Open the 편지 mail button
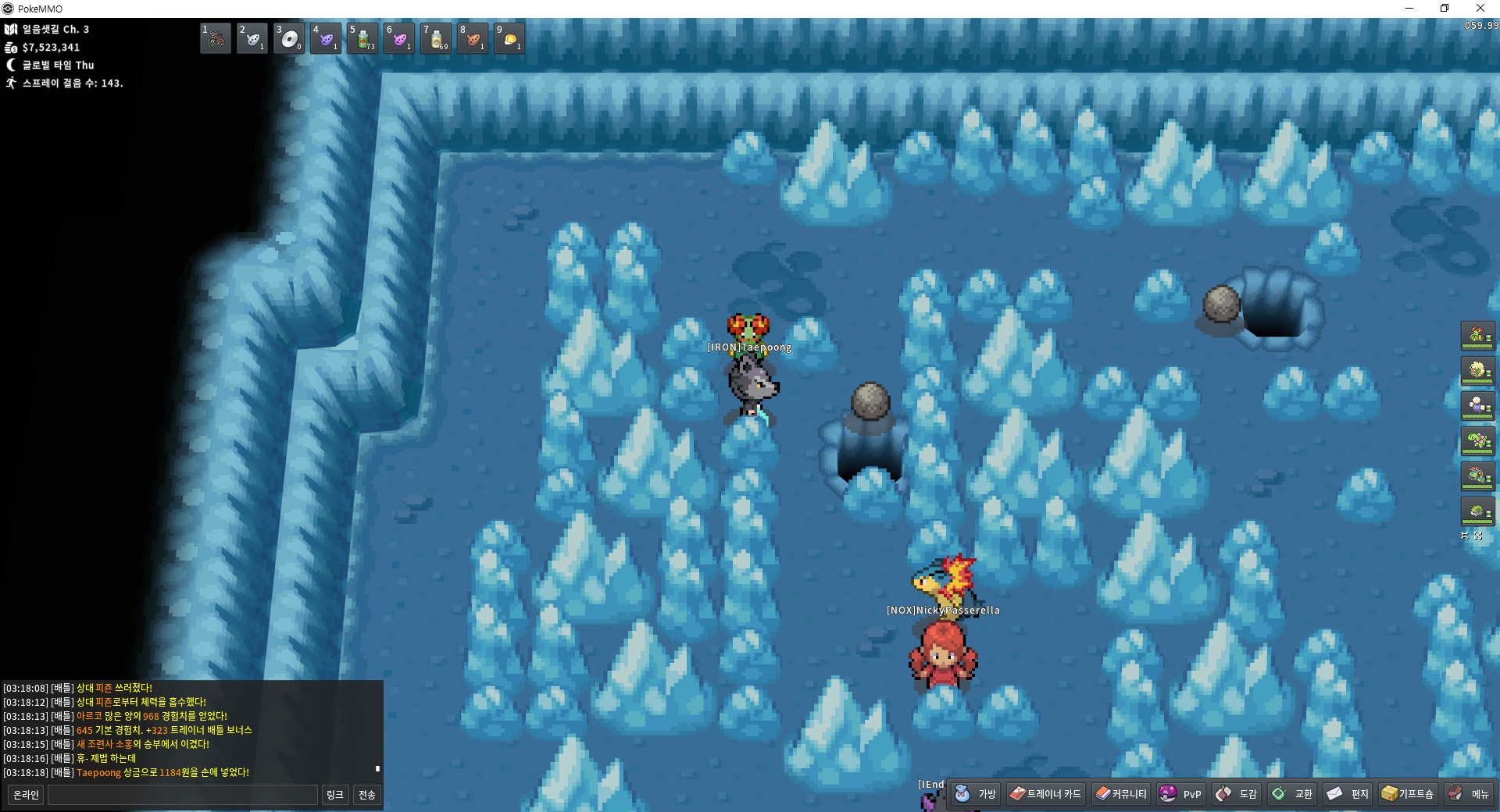This screenshot has height=812, width=1500. tap(1348, 794)
